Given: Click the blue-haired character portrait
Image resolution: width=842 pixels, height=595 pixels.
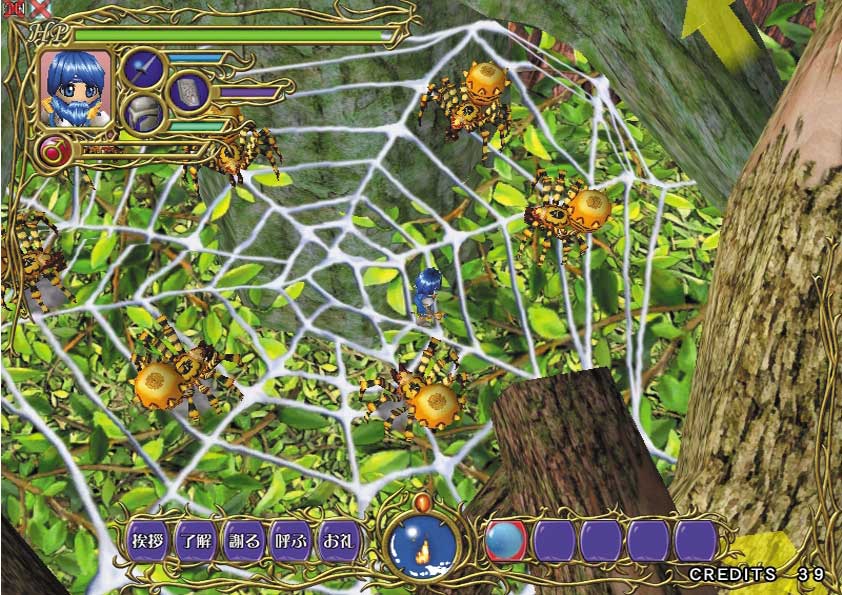Looking at the screenshot, I should tap(75, 88).
